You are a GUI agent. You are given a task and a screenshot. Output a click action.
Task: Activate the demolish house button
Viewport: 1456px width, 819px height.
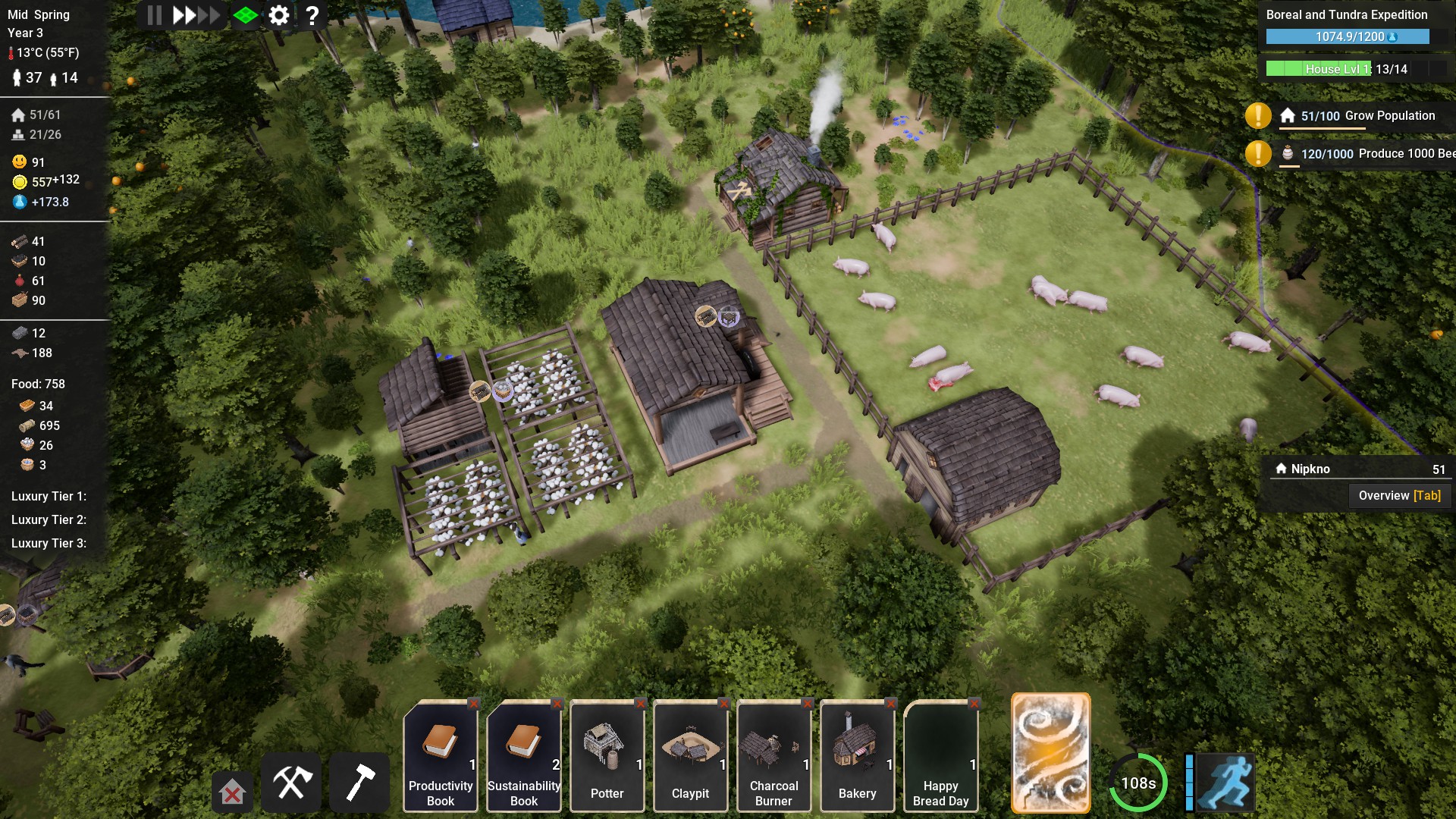click(232, 793)
